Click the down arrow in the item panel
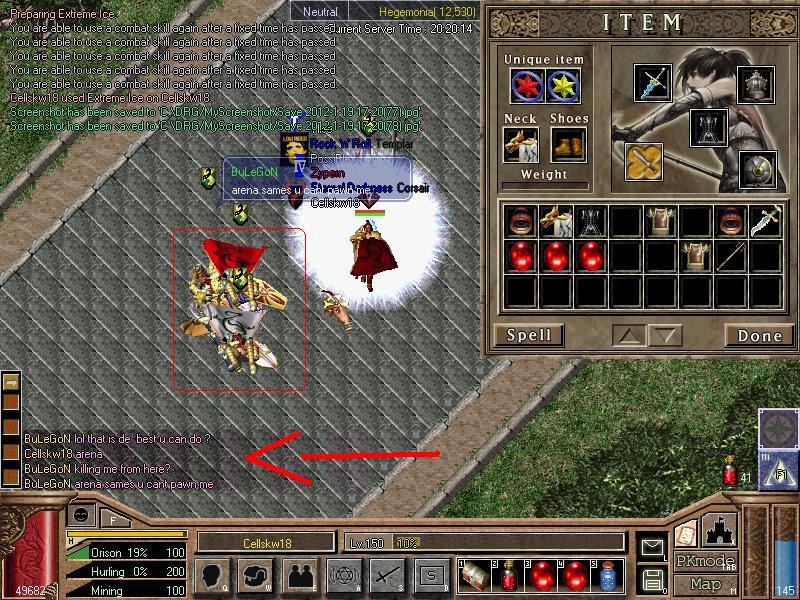Viewport: 800px width, 600px height. click(x=662, y=335)
